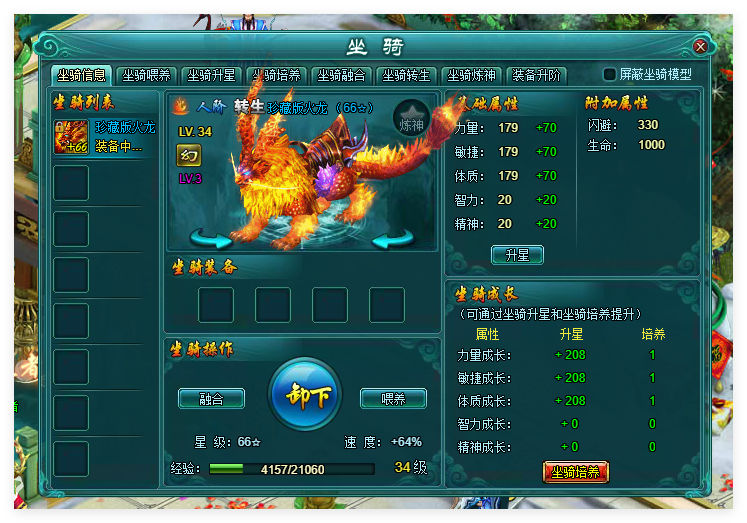
Task: Open the 装备升阶 tab
Action: click(x=537, y=75)
